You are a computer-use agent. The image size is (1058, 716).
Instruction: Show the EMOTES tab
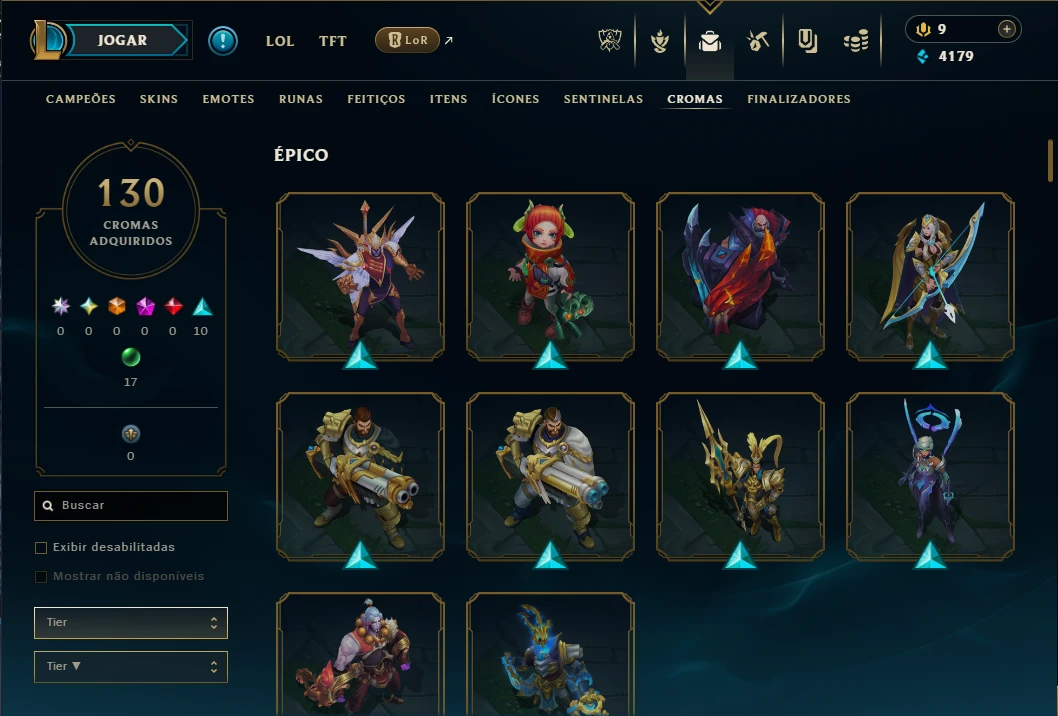(x=228, y=99)
